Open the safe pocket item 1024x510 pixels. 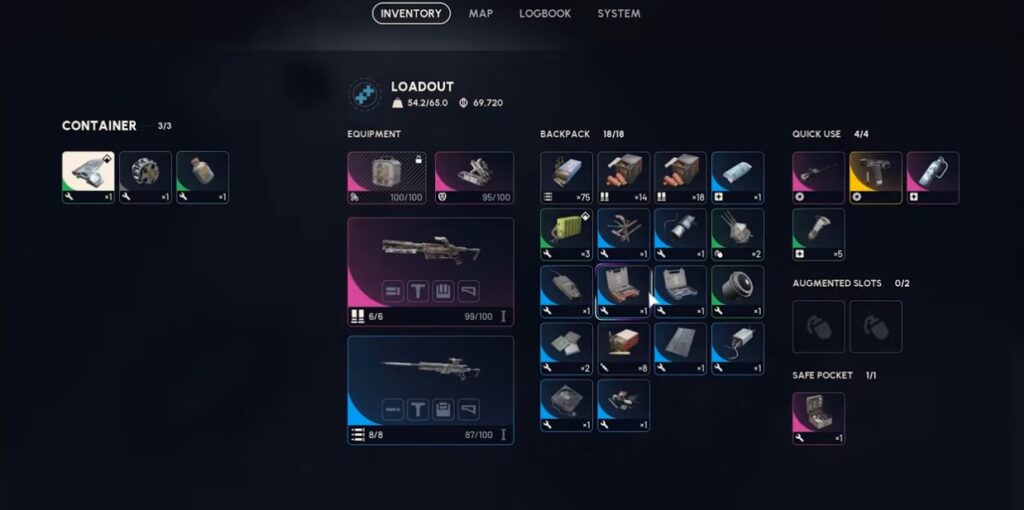pos(818,418)
